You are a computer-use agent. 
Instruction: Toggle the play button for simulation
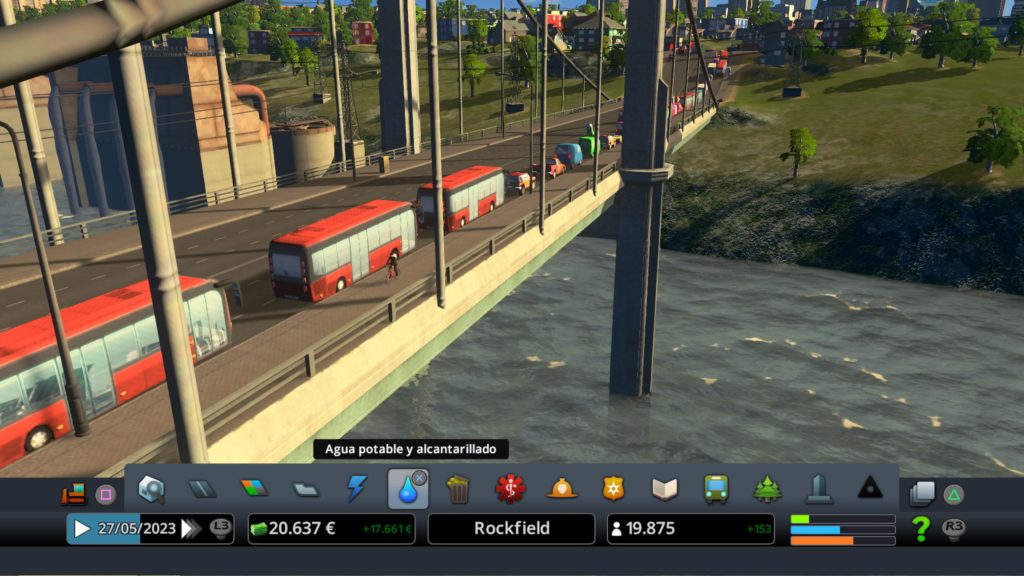pos(82,529)
